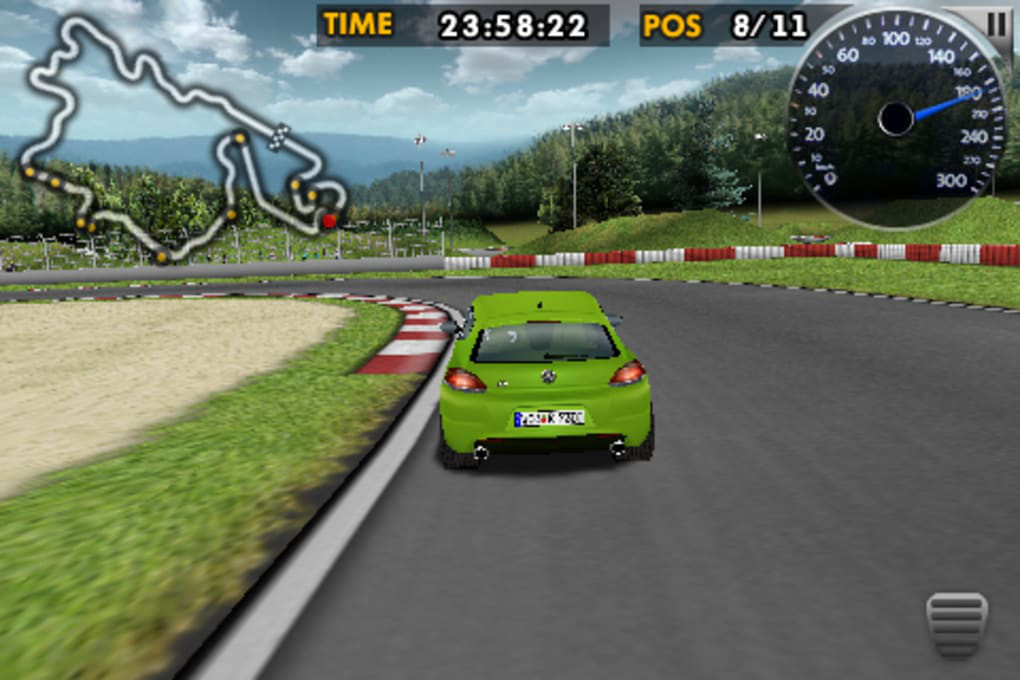The height and width of the screenshot is (680, 1020).
Task: Click the track layout minimap
Action: point(180,140)
